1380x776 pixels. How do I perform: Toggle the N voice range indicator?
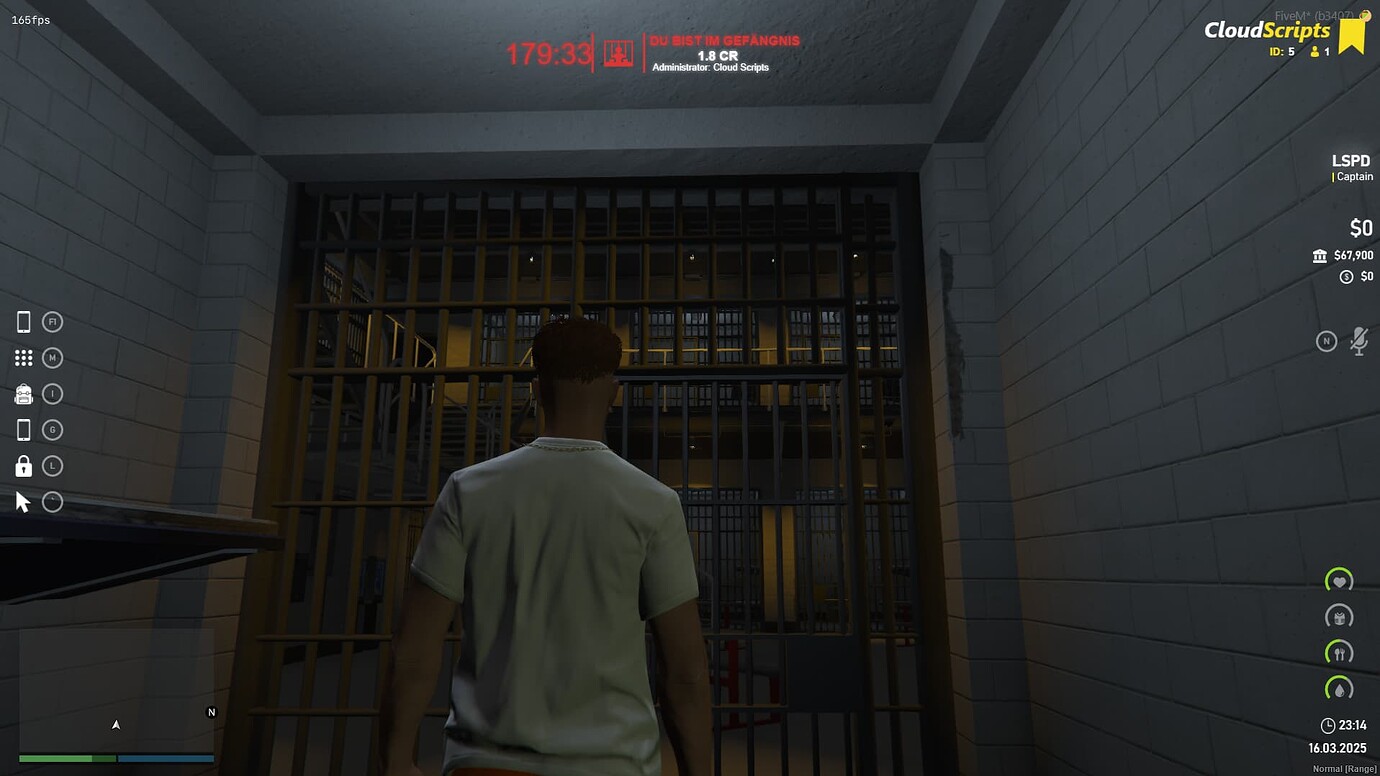coord(1327,341)
